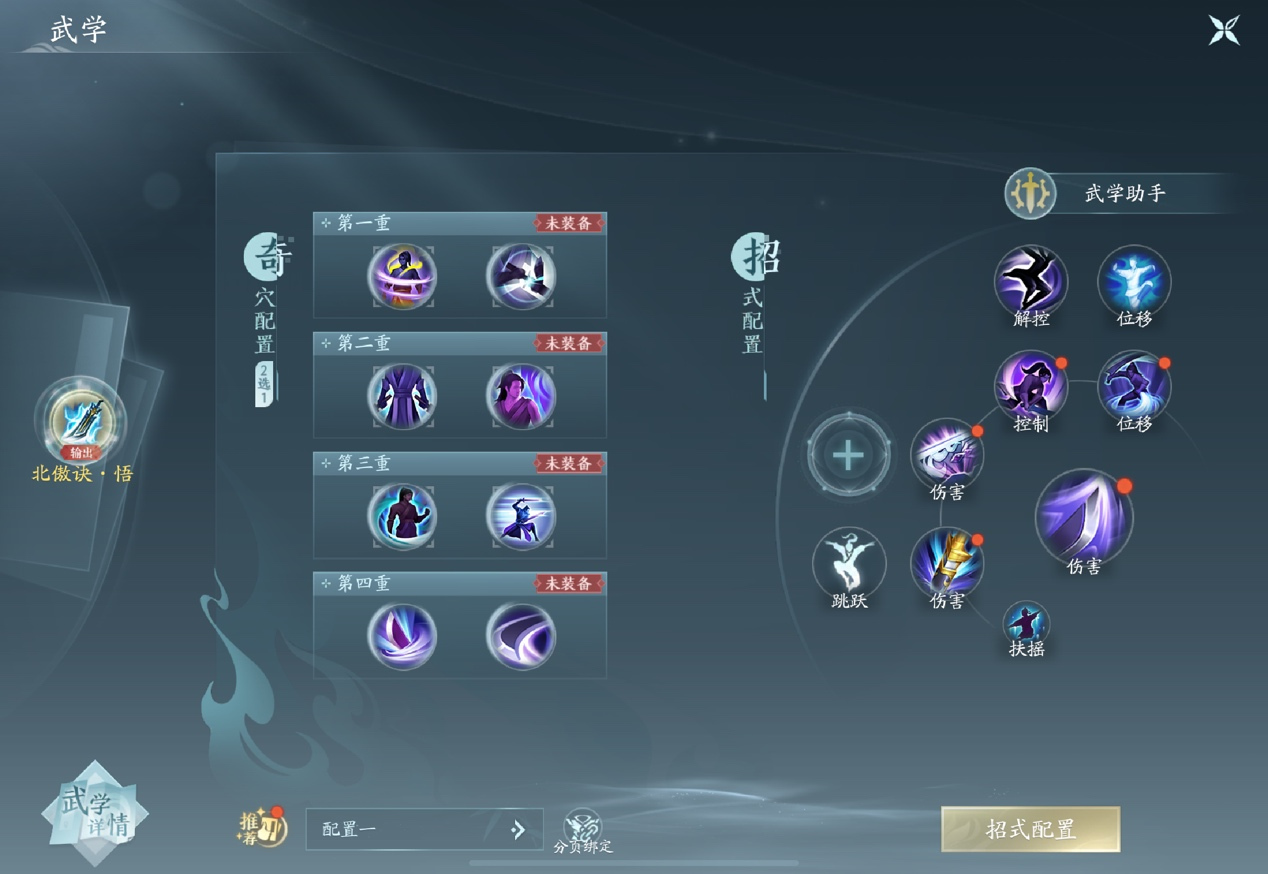The width and height of the screenshot is (1268, 874).
Task: Tap the 跳跃 jump skill icon
Action: pos(849,563)
